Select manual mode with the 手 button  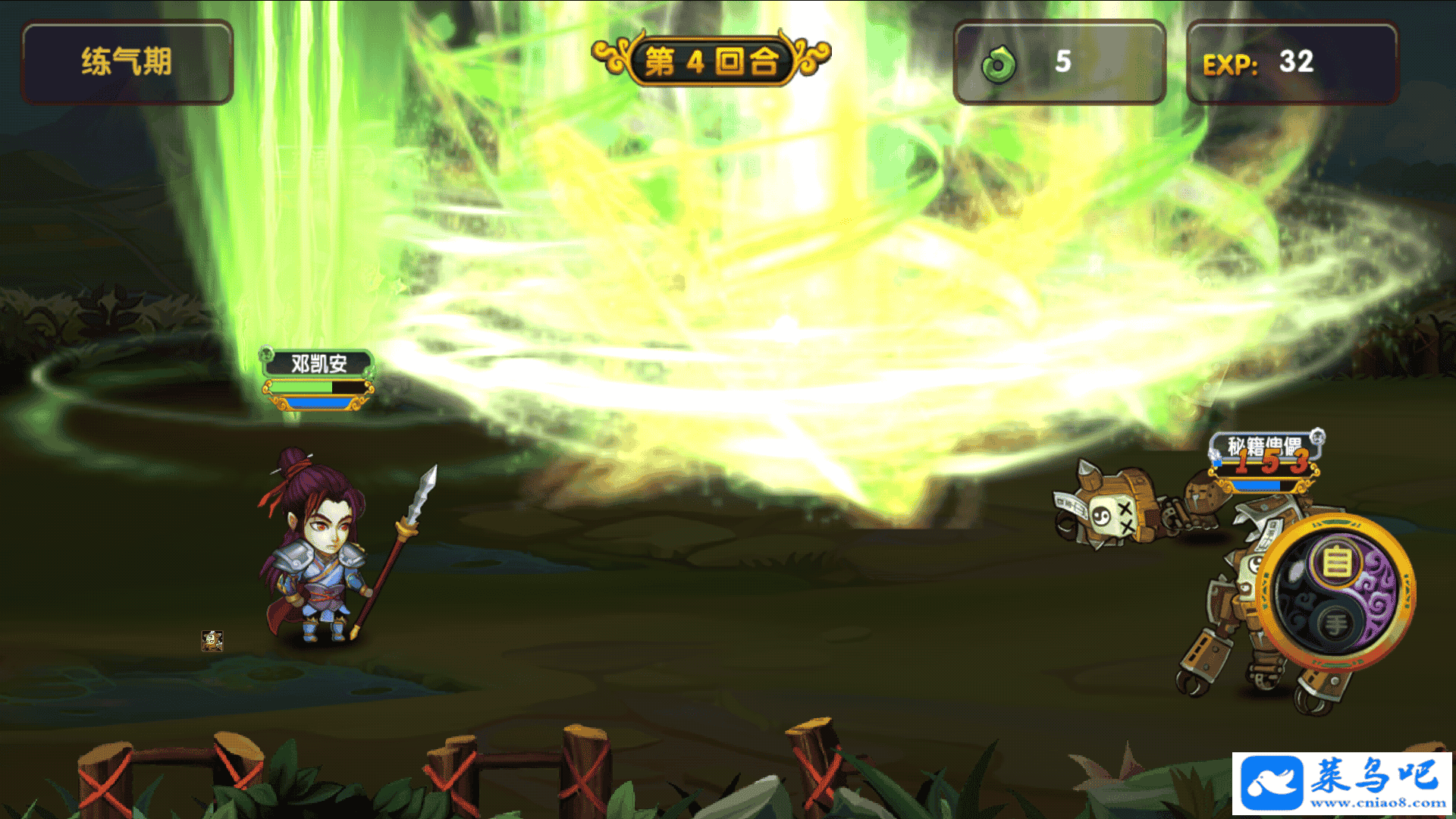1335,624
